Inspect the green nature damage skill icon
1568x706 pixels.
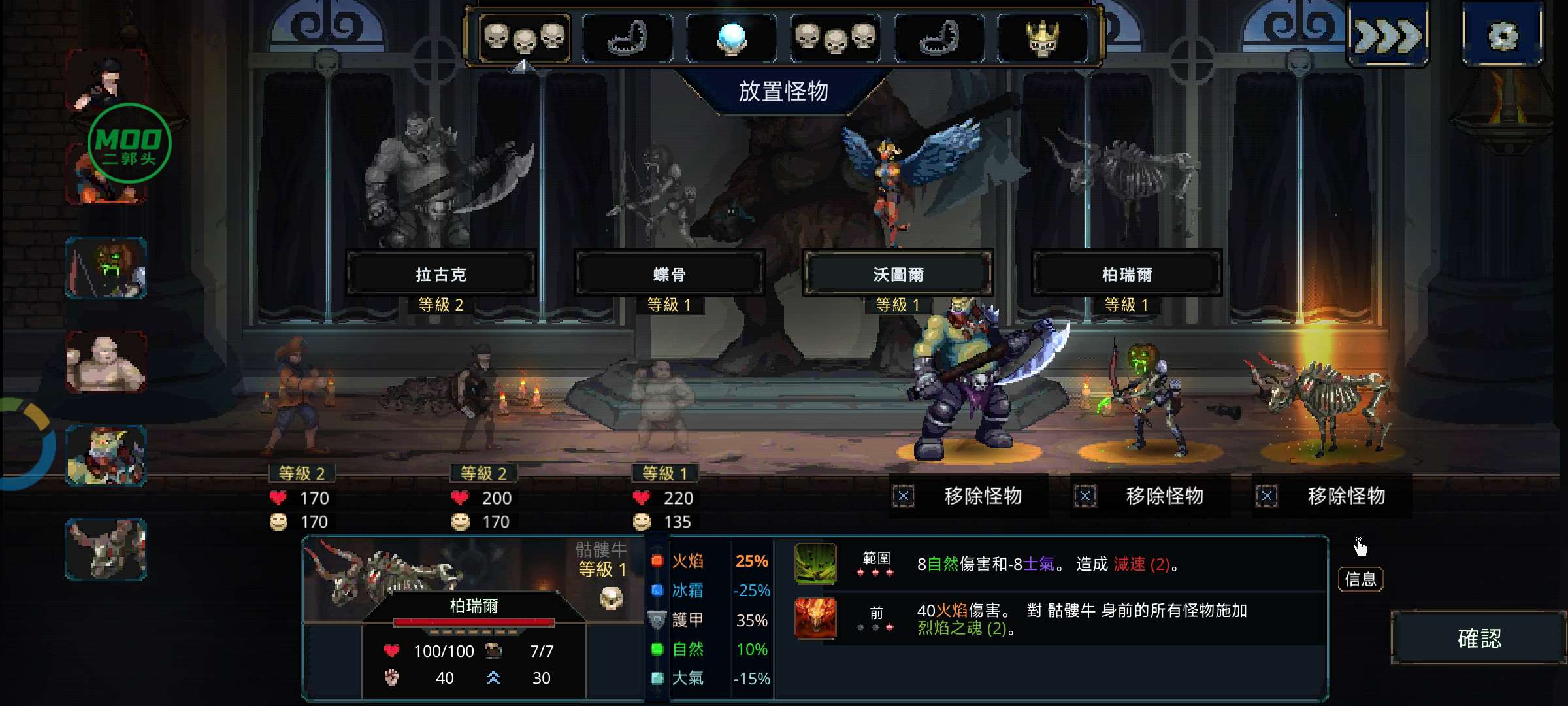pyautogui.click(x=815, y=563)
